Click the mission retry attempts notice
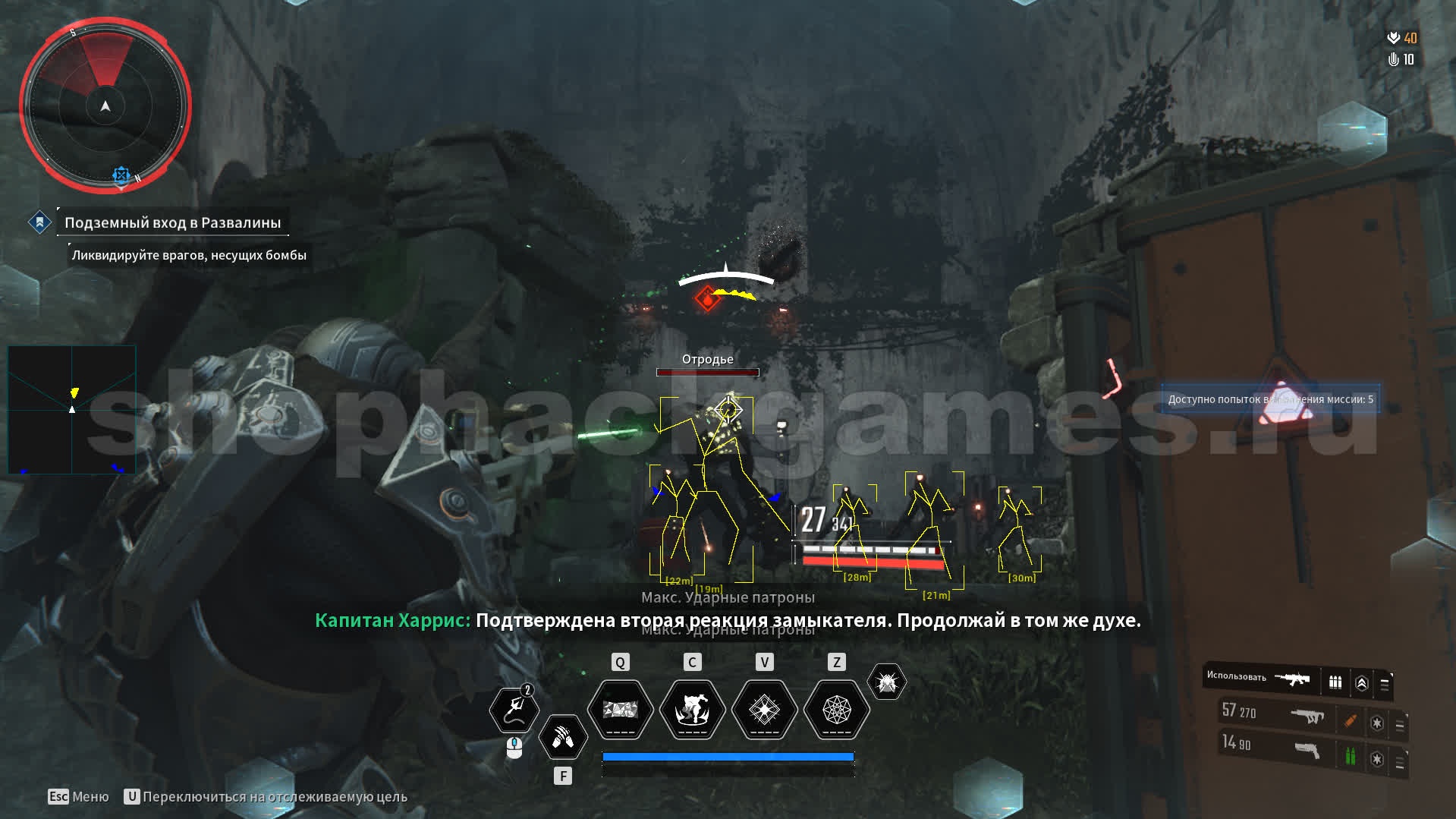Screen dimensions: 1456x819 (1270, 399)
